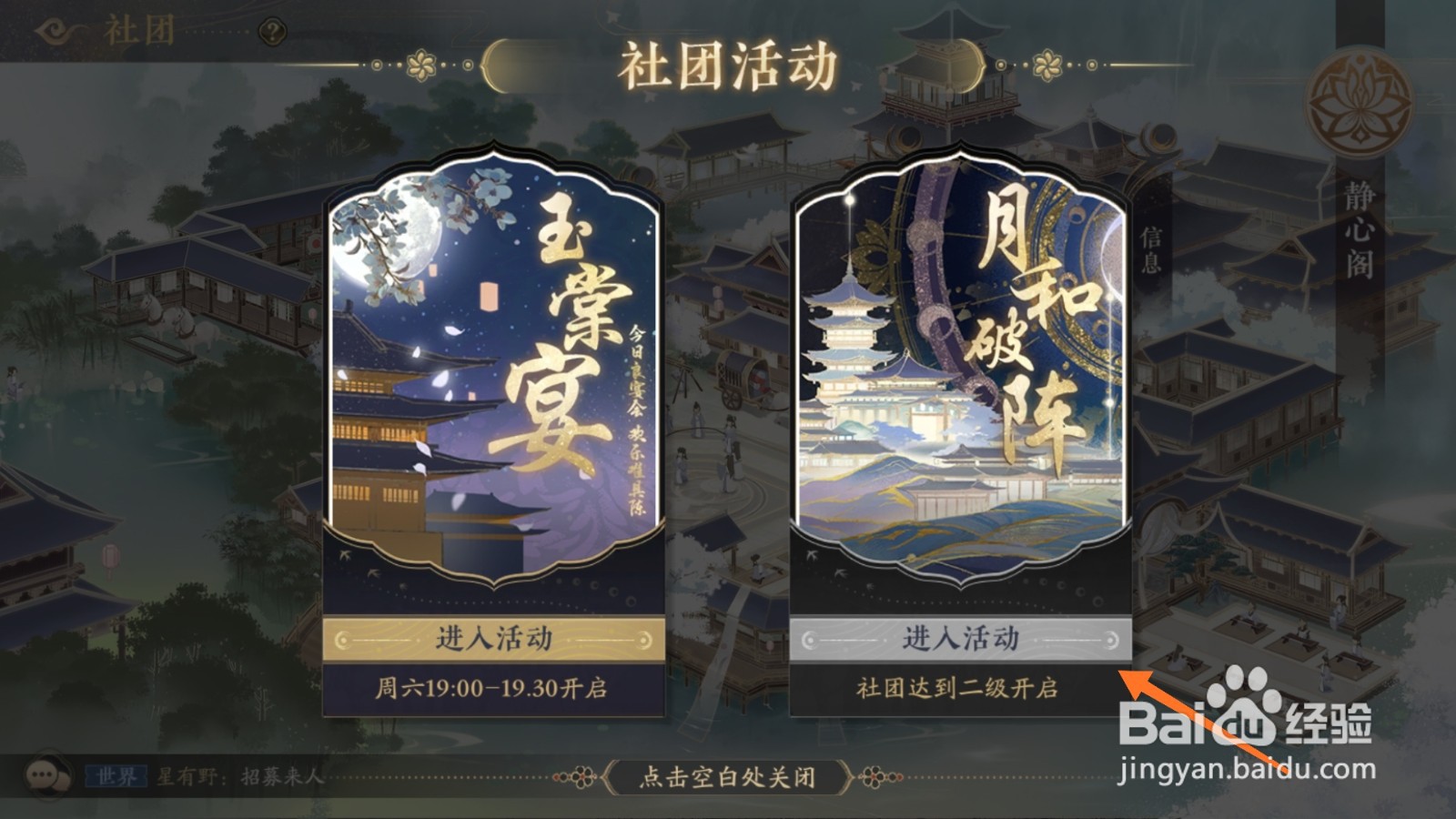Click 进入活动 under the 玉棠宴 card
The image size is (1456, 819).
pyautogui.click(x=494, y=640)
